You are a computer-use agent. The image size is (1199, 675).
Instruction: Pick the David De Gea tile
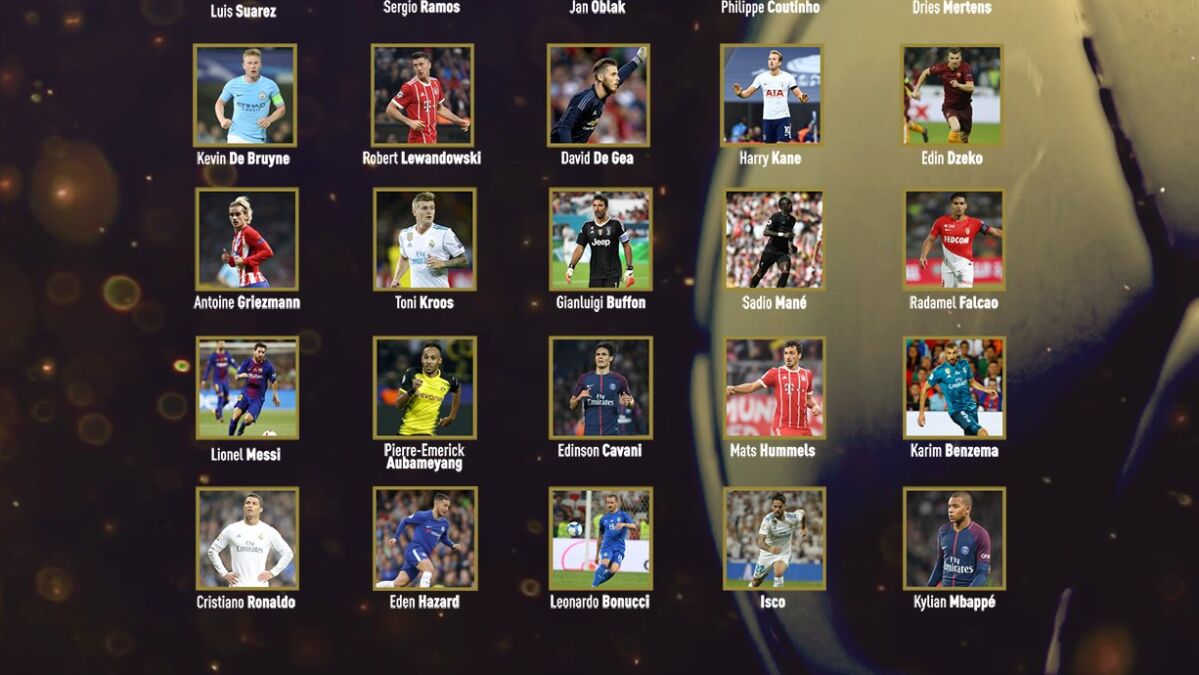(598, 95)
